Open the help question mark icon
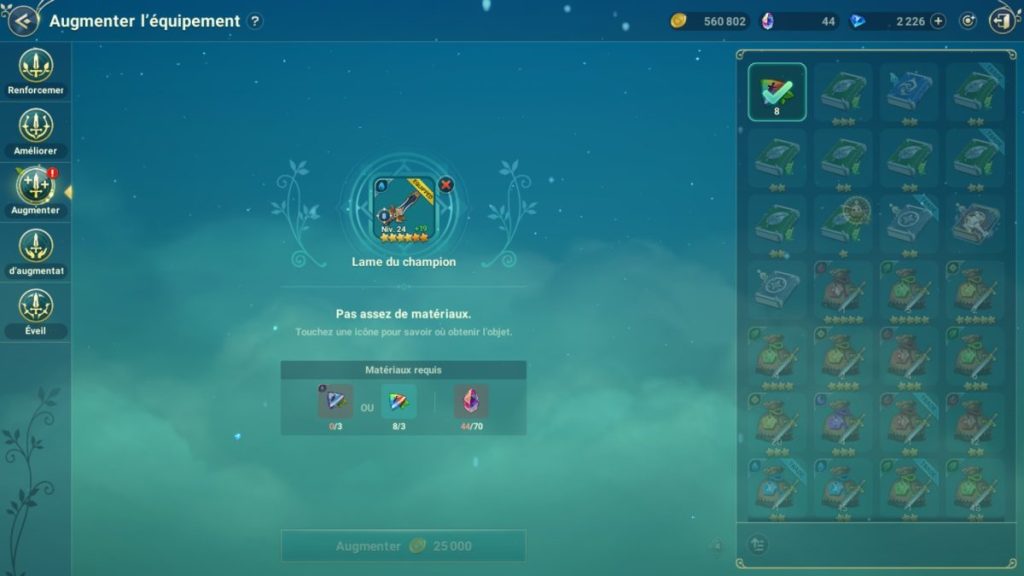1024x576 pixels. [x=255, y=21]
